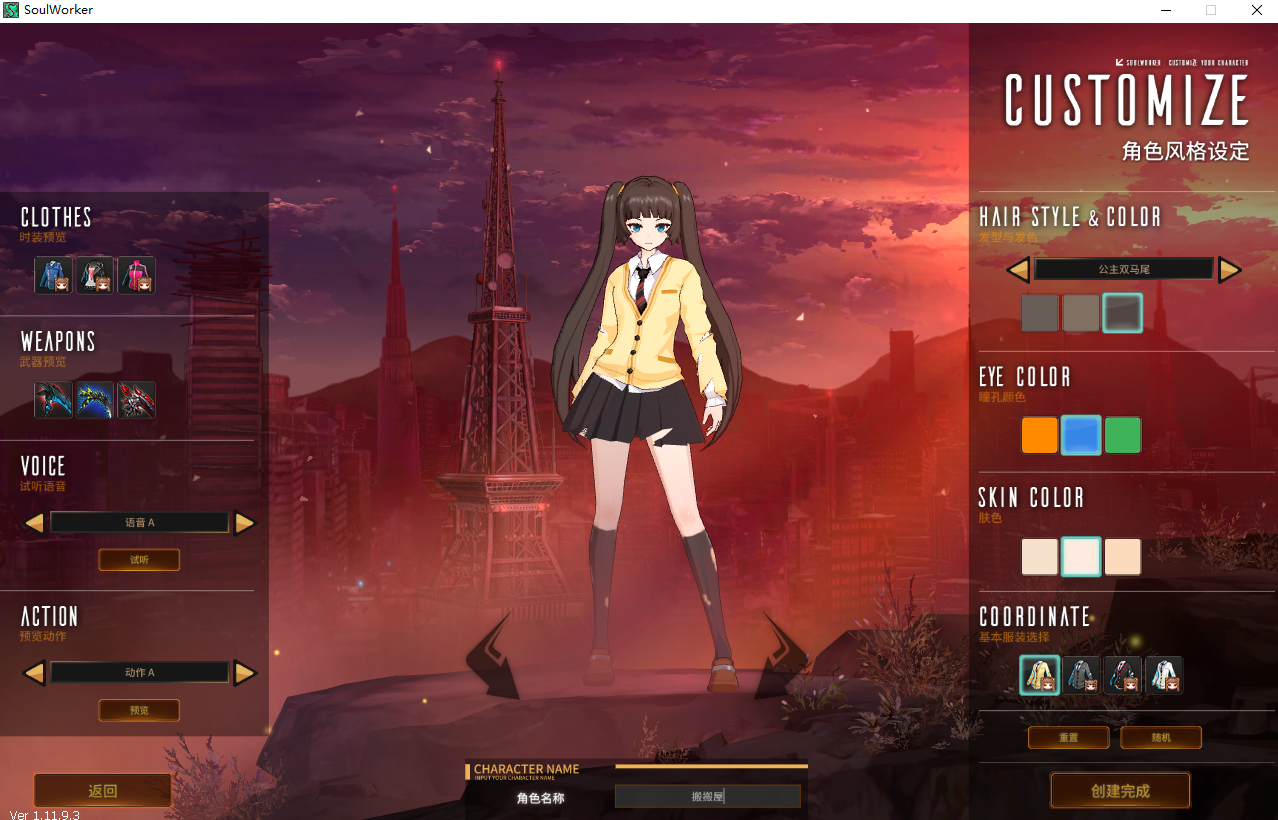Choose the white jacket coordinate outfit

(x=1164, y=675)
